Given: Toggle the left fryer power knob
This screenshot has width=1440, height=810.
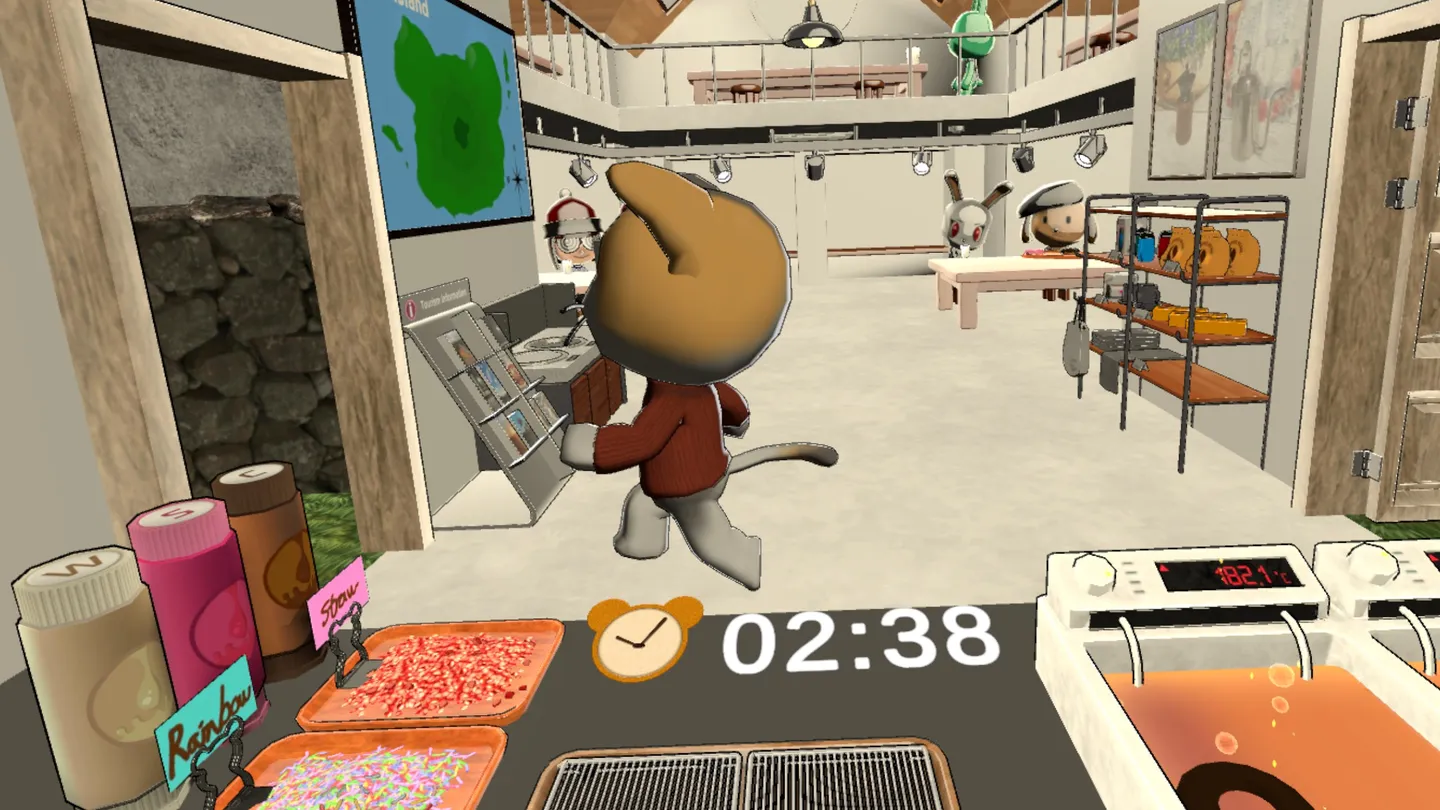Looking at the screenshot, I should click(x=1097, y=572).
